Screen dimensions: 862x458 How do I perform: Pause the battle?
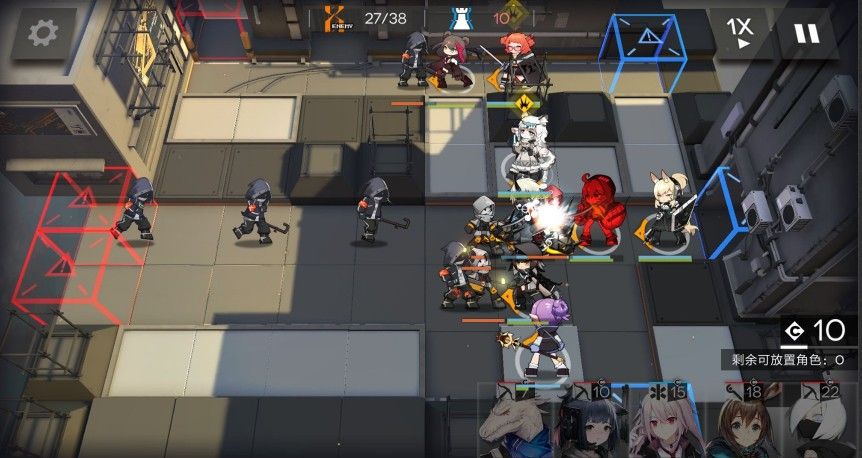[805, 33]
